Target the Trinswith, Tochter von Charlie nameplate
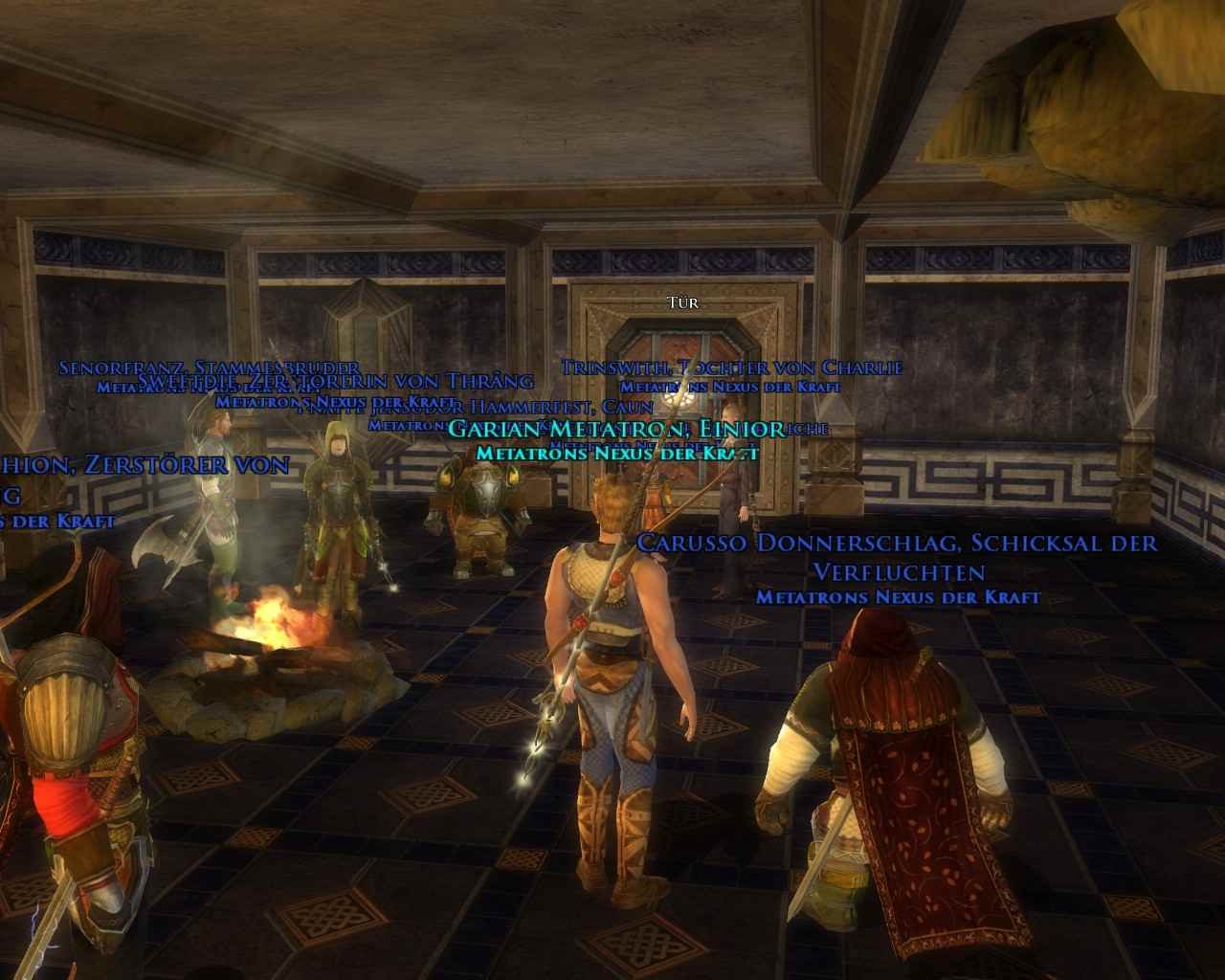Screen dimensions: 1225x980 pos(731,367)
